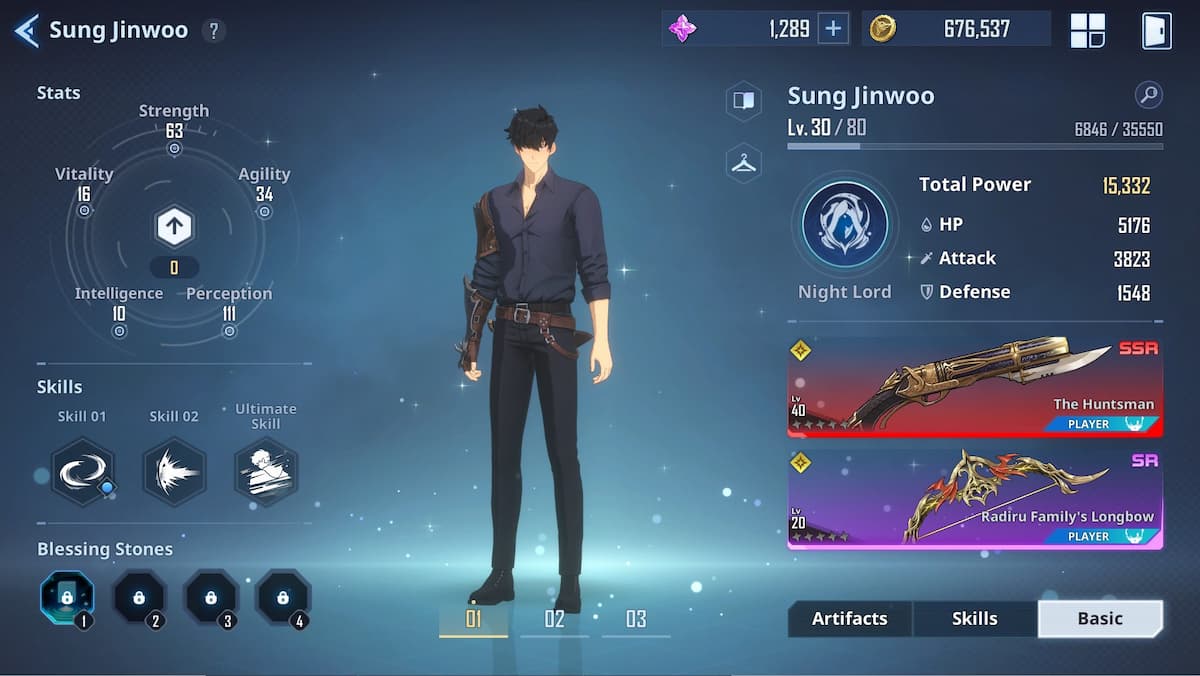The width and height of the screenshot is (1200, 676).
Task: Choose preset 01 below the character
Action: pos(473,619)
